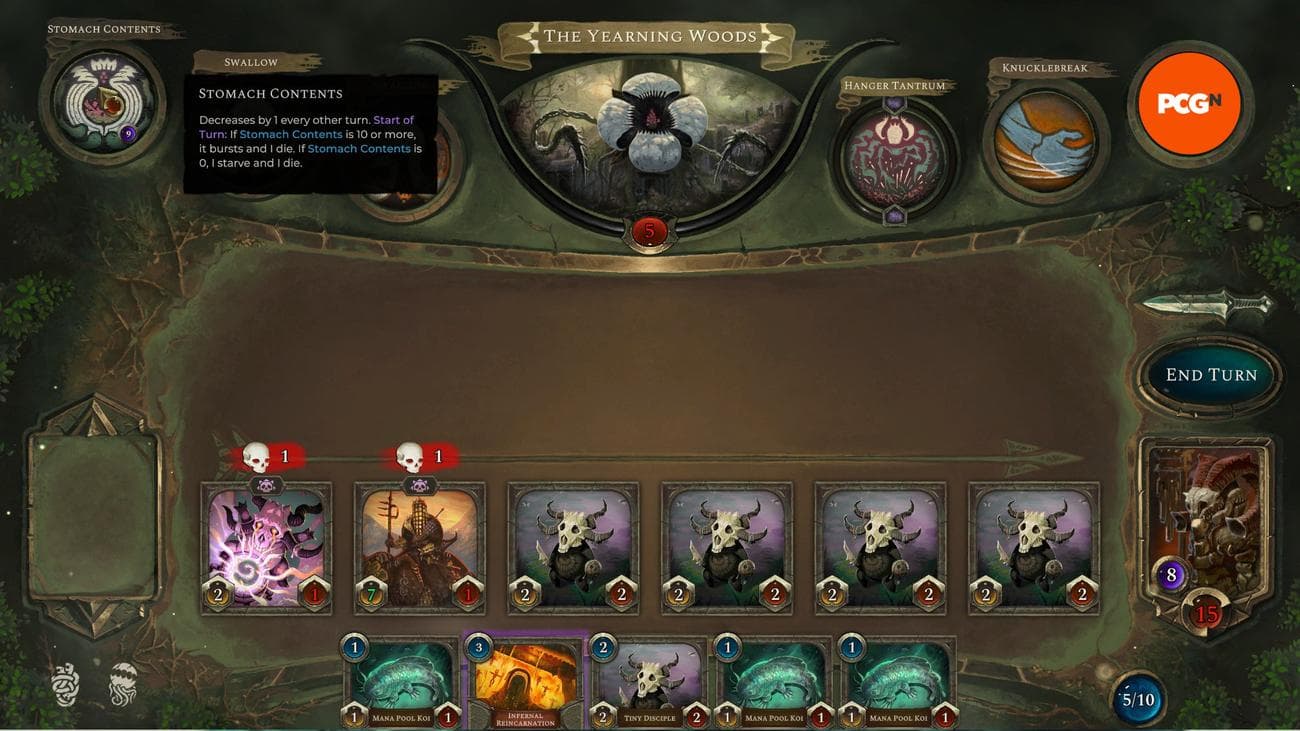Image resolution: width=1300 pixels, height=731 pixels.
Task: Click the orange PCGN logo
Action: click(1189, 104)
